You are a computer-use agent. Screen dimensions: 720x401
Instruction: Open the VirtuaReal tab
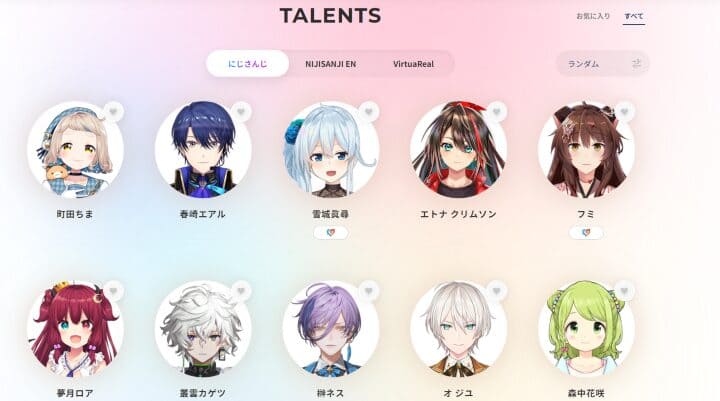click(x=411, y=64)
